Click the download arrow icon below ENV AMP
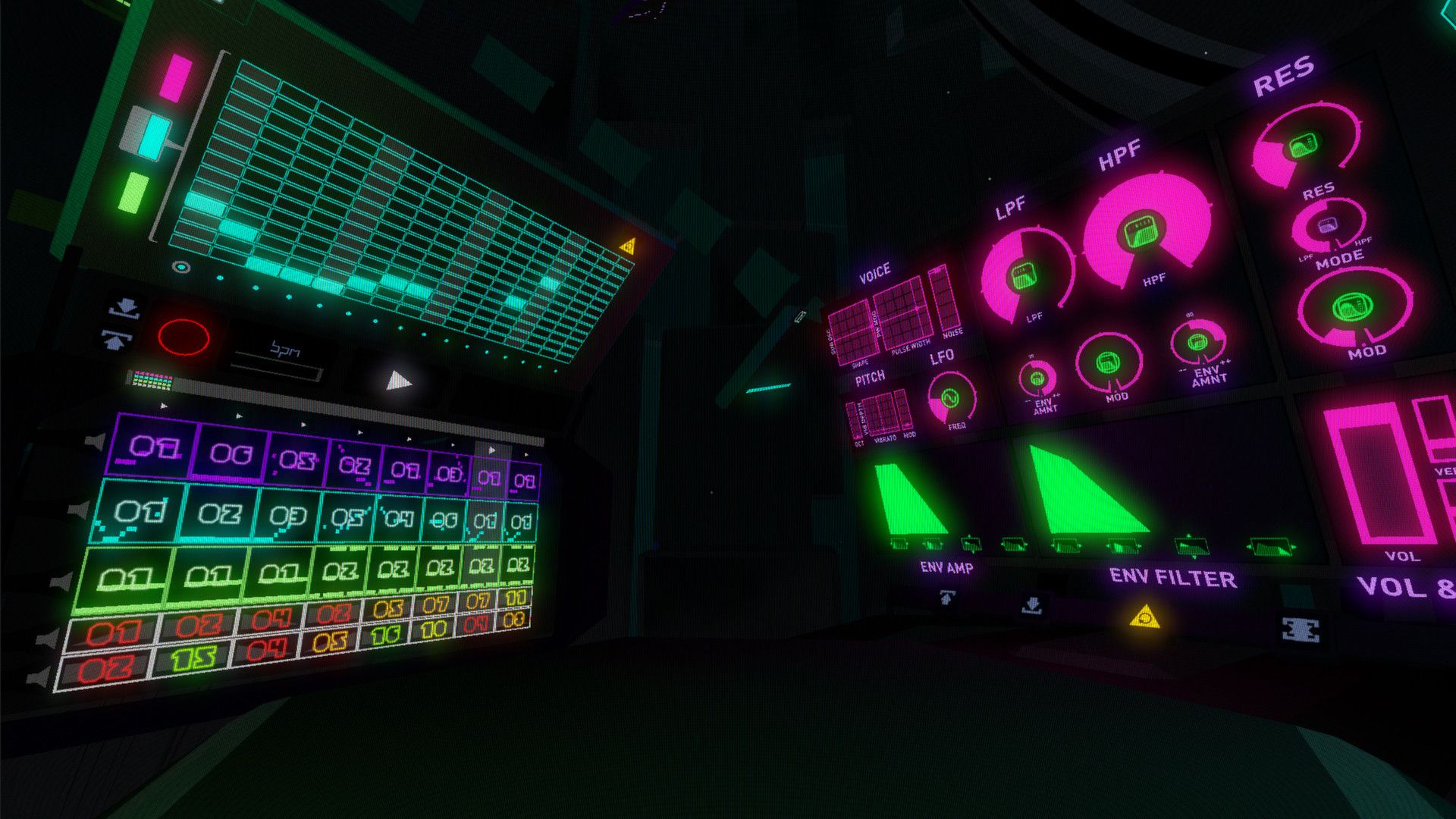Viewport: 1456px width, 819px height. point(1032,604)
